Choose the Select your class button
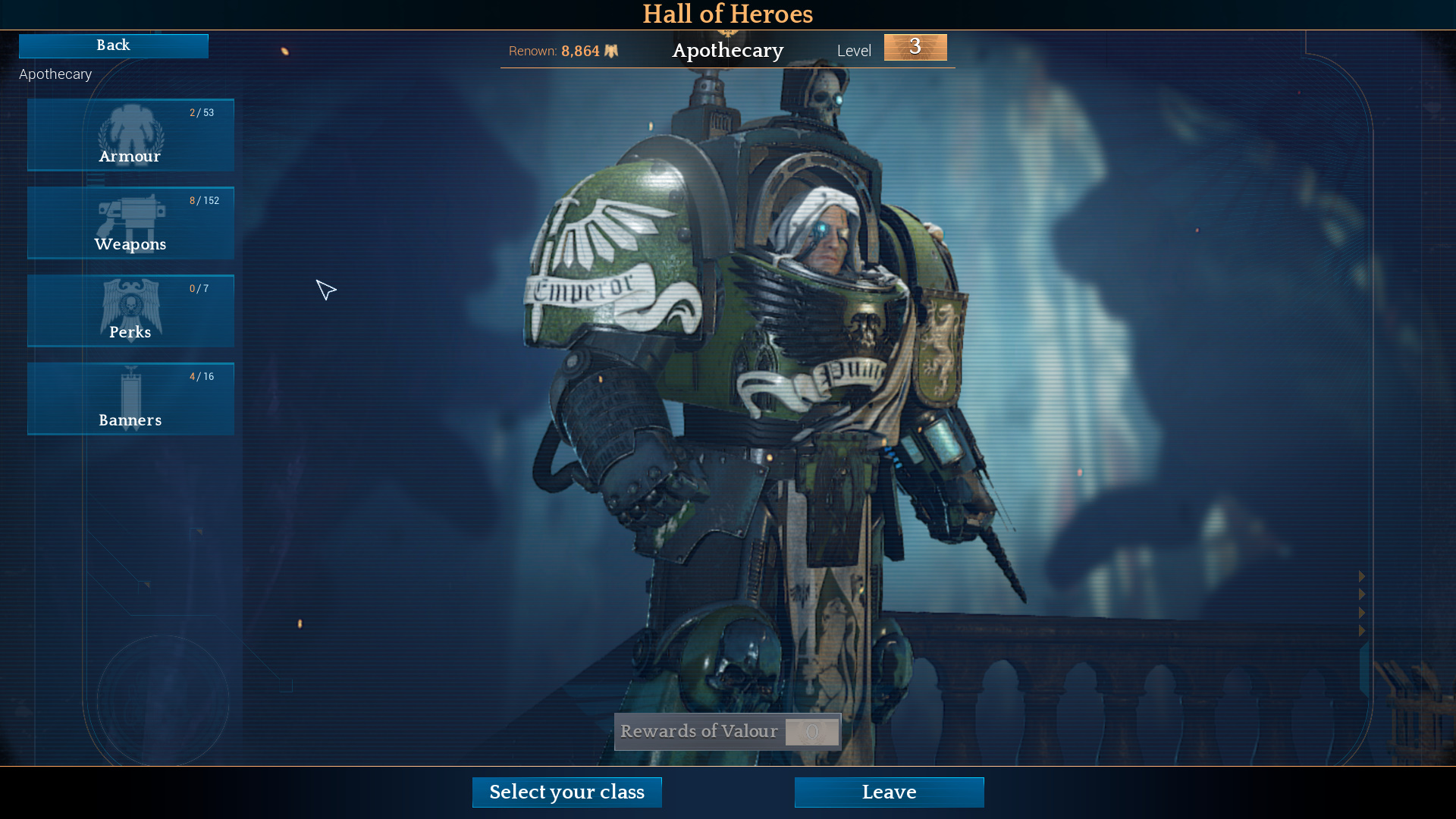 point(566,792)
